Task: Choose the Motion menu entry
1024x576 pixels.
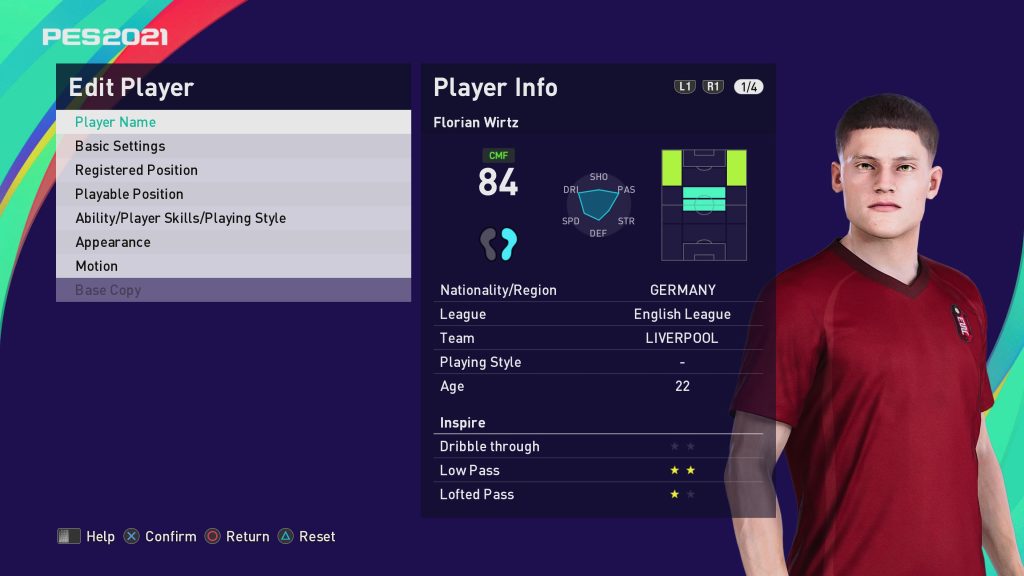Action: [x=233, y=266]
